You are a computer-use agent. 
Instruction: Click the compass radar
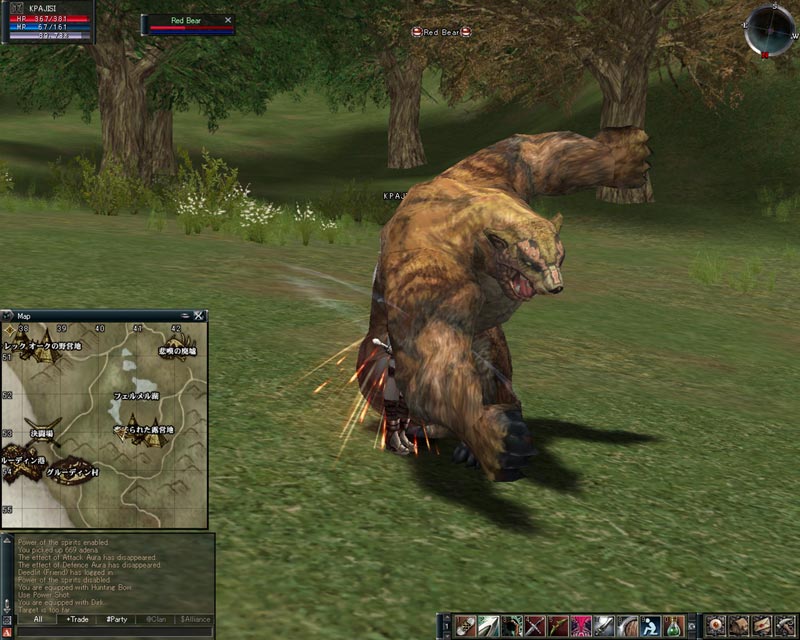pyautogui.click(x=770, y=29)
